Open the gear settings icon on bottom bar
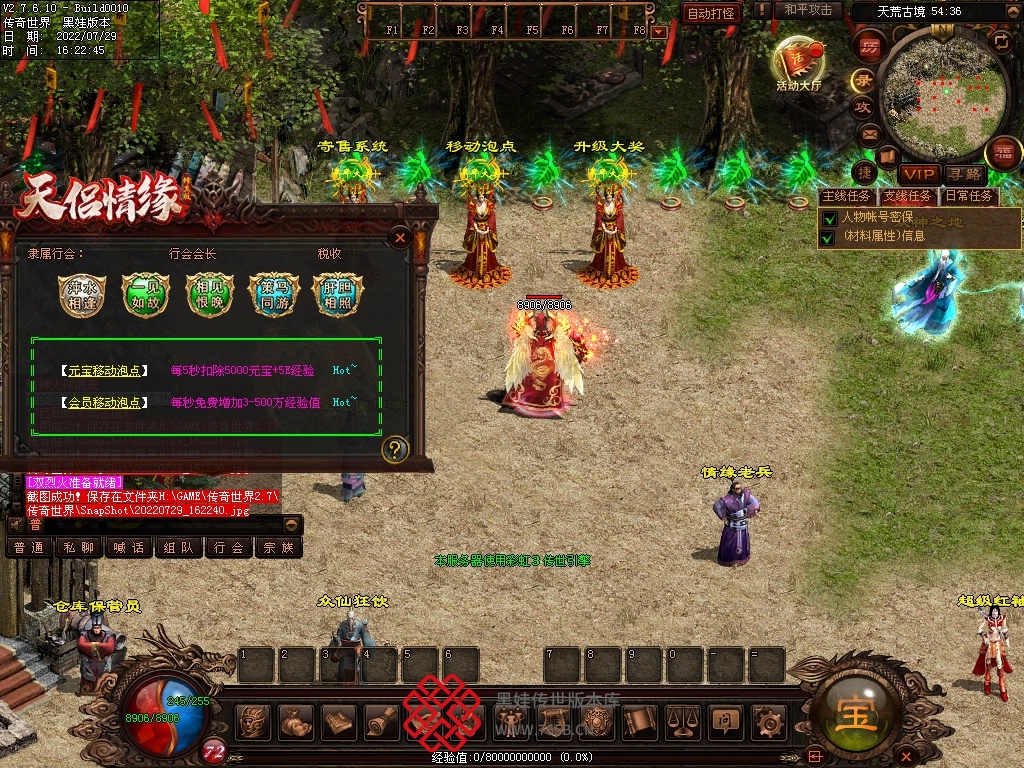Screen dimensions: 1024x768 click(768, 721)
